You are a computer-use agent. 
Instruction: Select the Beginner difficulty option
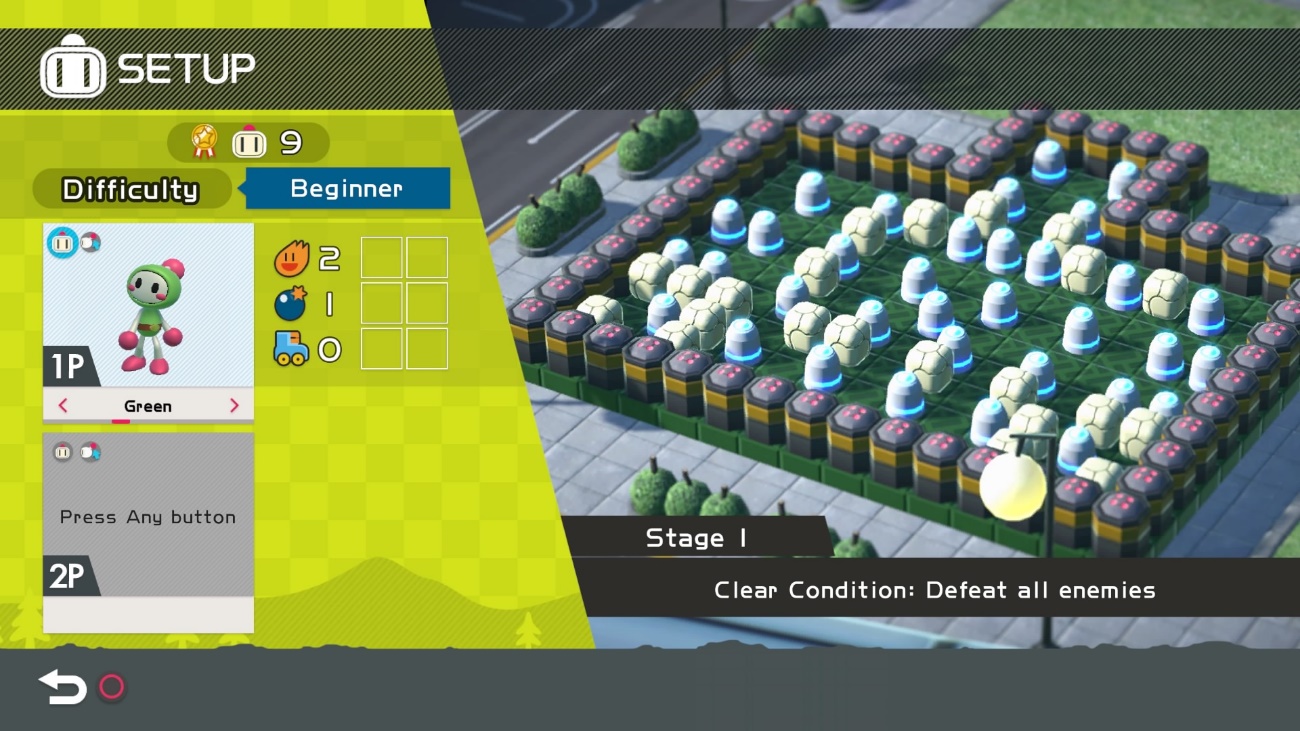(347, 188)
